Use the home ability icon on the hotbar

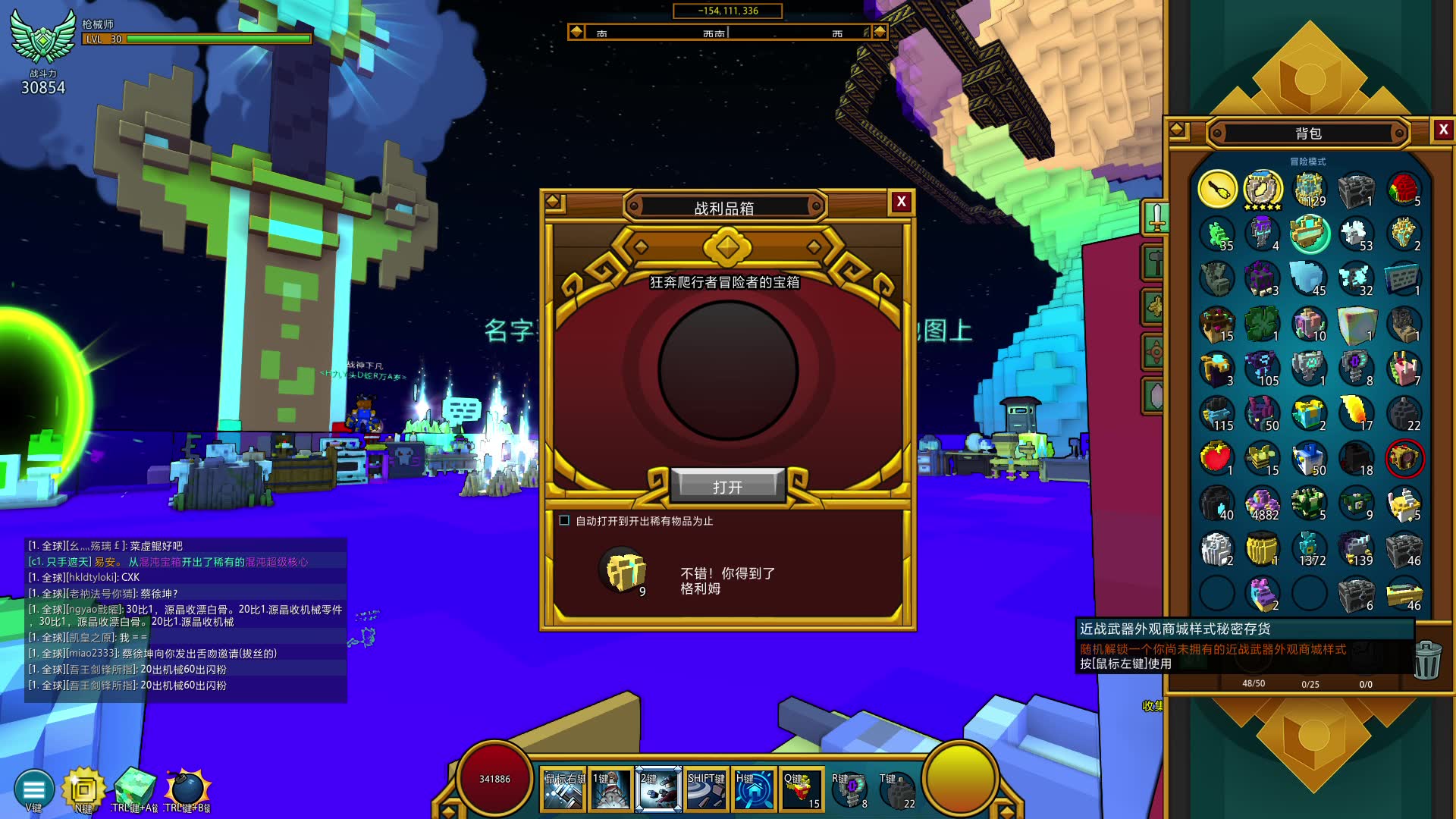click(754, 789)
